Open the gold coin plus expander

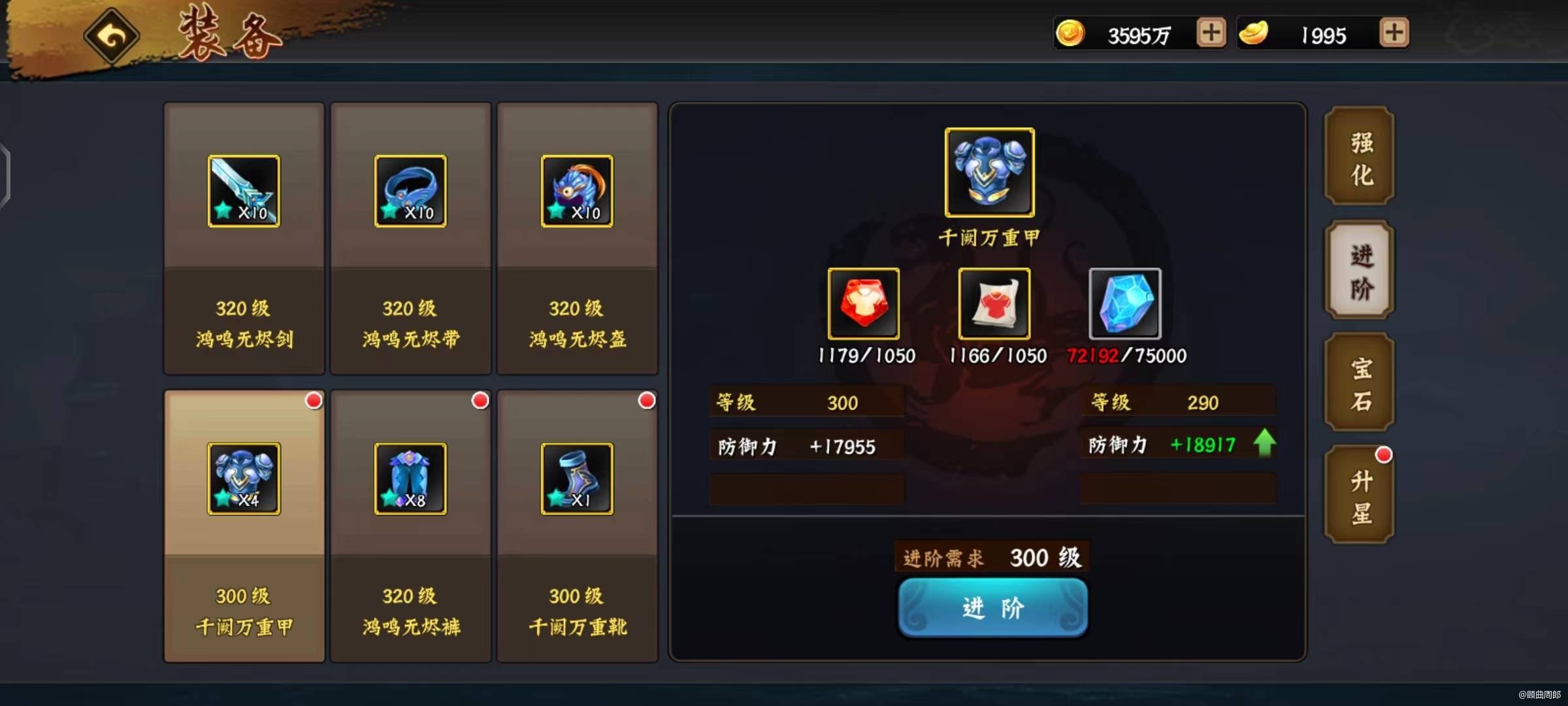1210,33
